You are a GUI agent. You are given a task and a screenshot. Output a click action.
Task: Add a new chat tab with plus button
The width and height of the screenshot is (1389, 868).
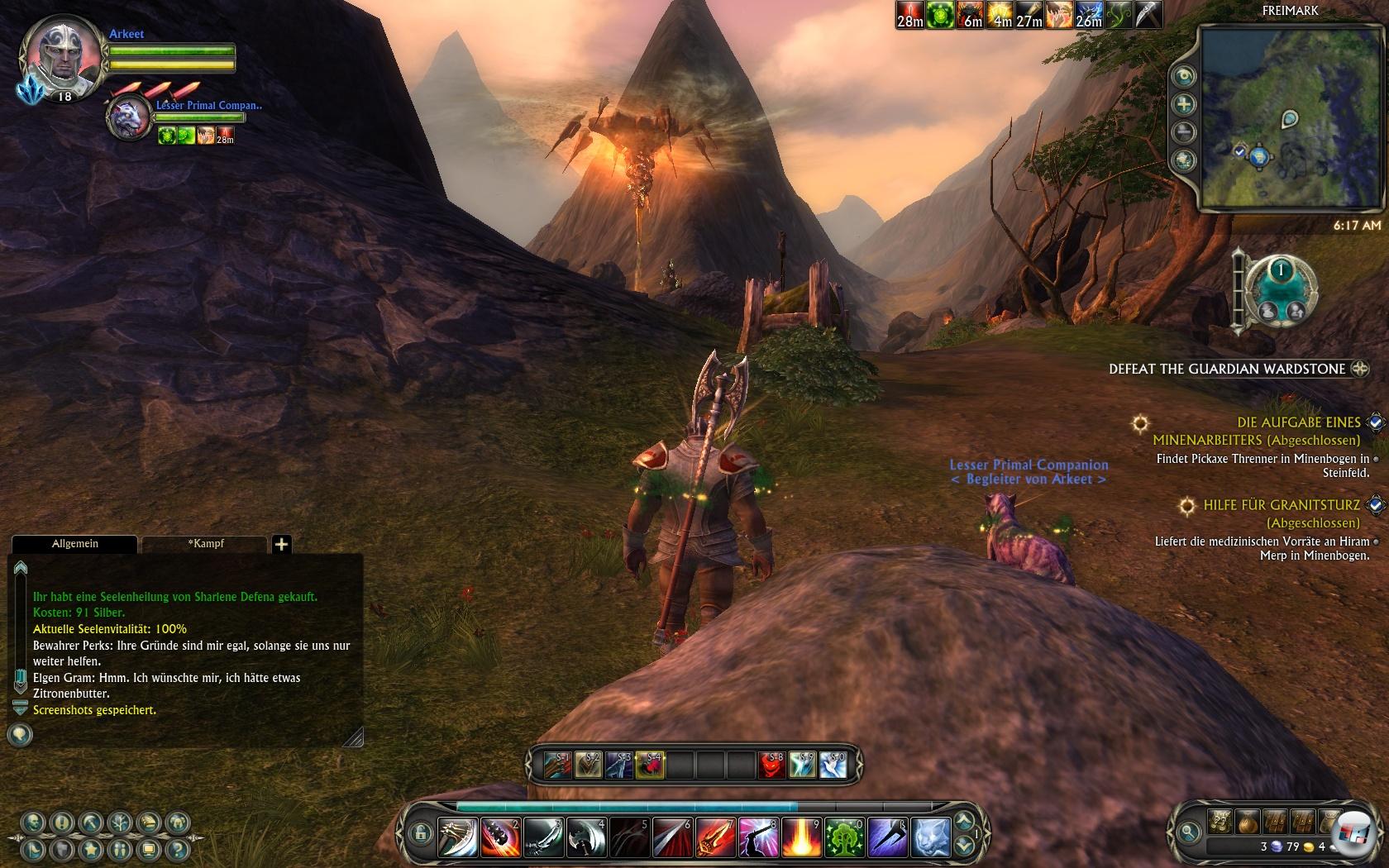[281, 544]
